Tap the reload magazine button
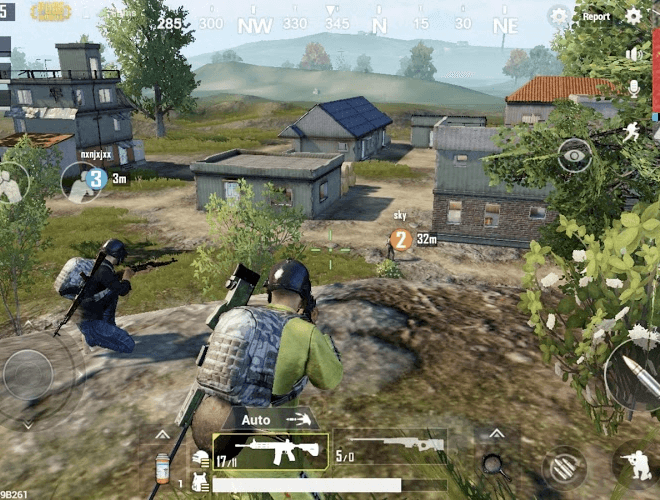Viewport: 660px width, 500px height. pos(564,467)
